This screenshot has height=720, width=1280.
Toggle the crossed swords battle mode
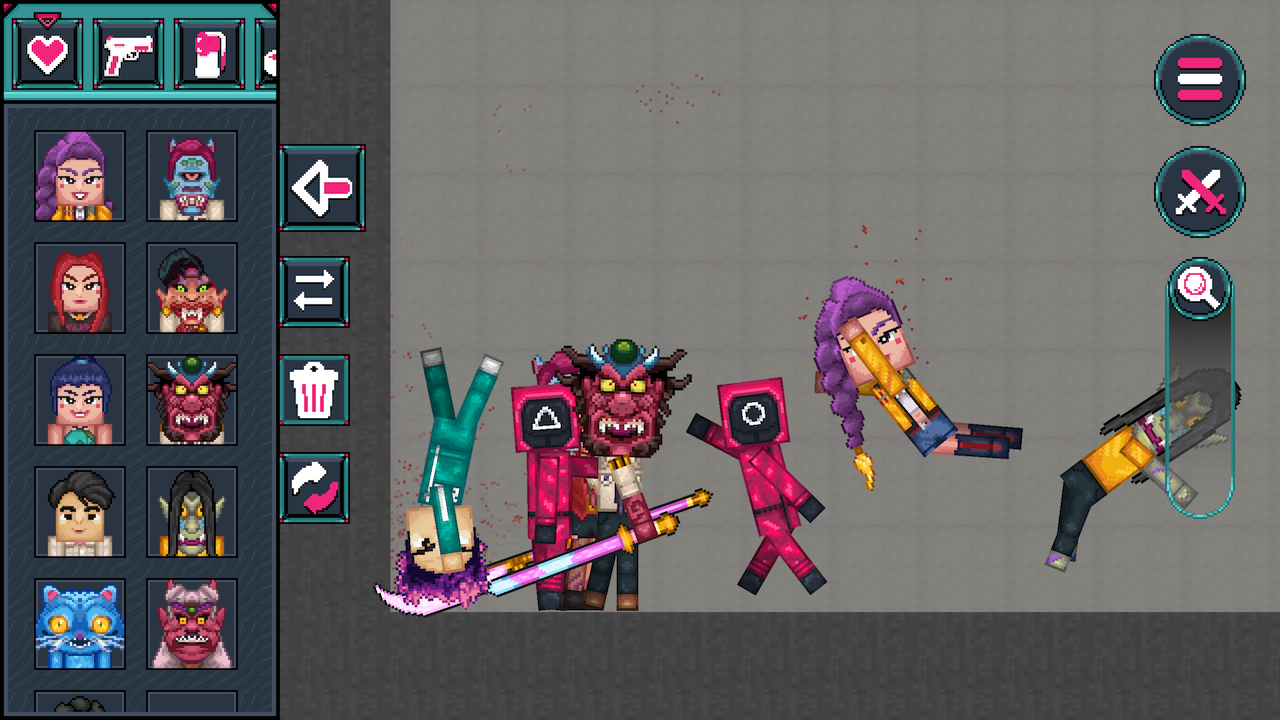[x=1199, y=192]
